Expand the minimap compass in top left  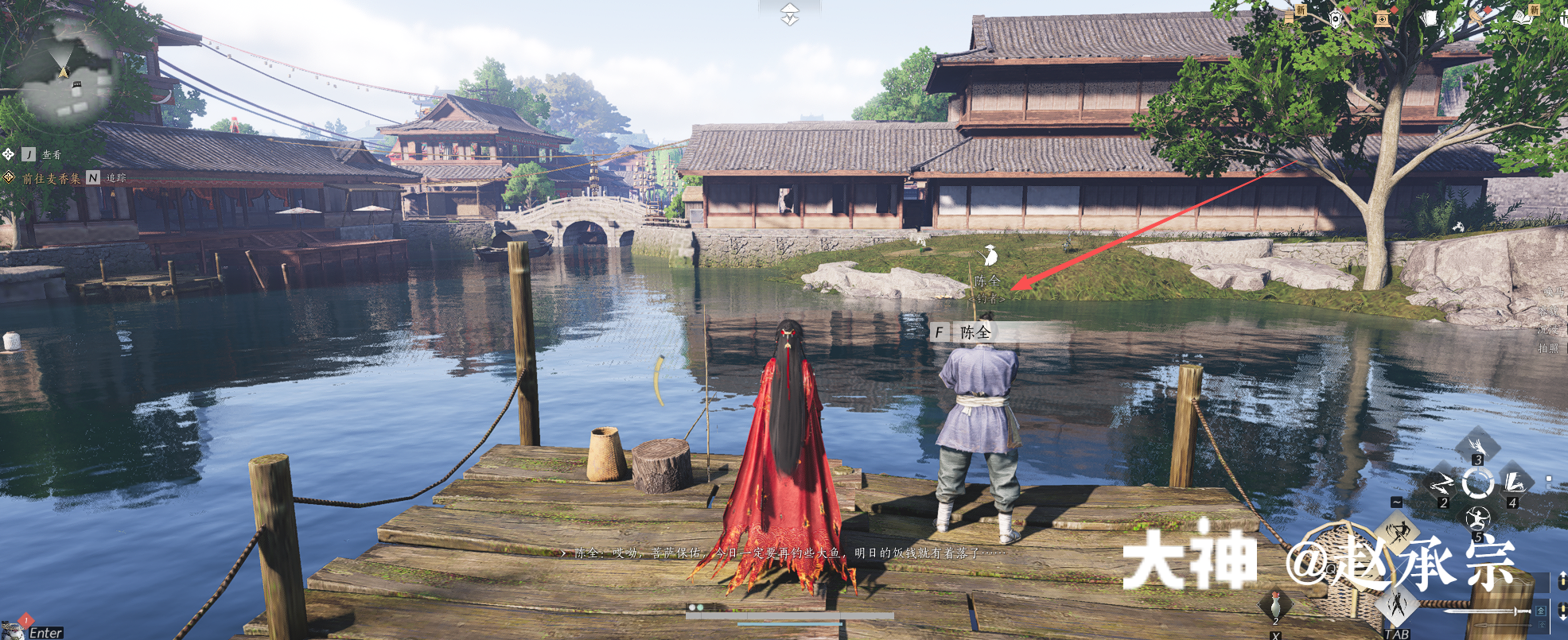click(x=62, y=72)
